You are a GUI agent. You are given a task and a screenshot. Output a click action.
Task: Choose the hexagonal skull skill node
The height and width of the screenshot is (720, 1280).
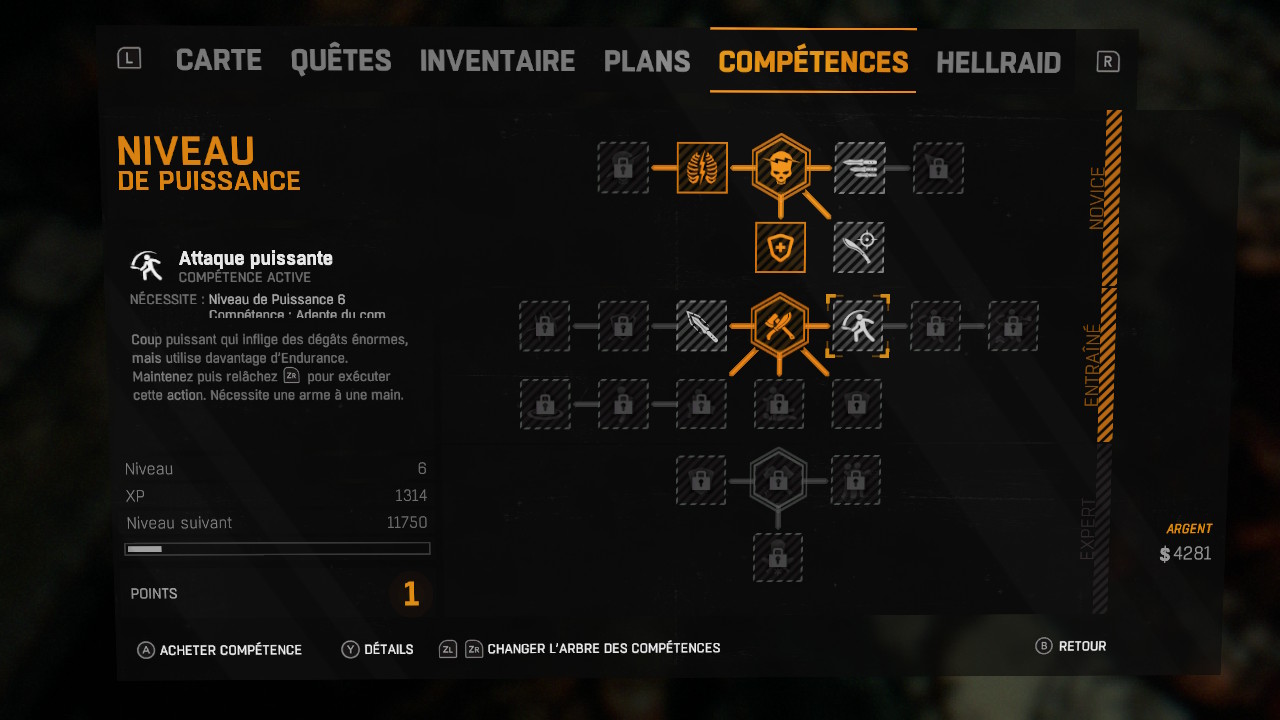pyautogui.click(x=780, y=166)
